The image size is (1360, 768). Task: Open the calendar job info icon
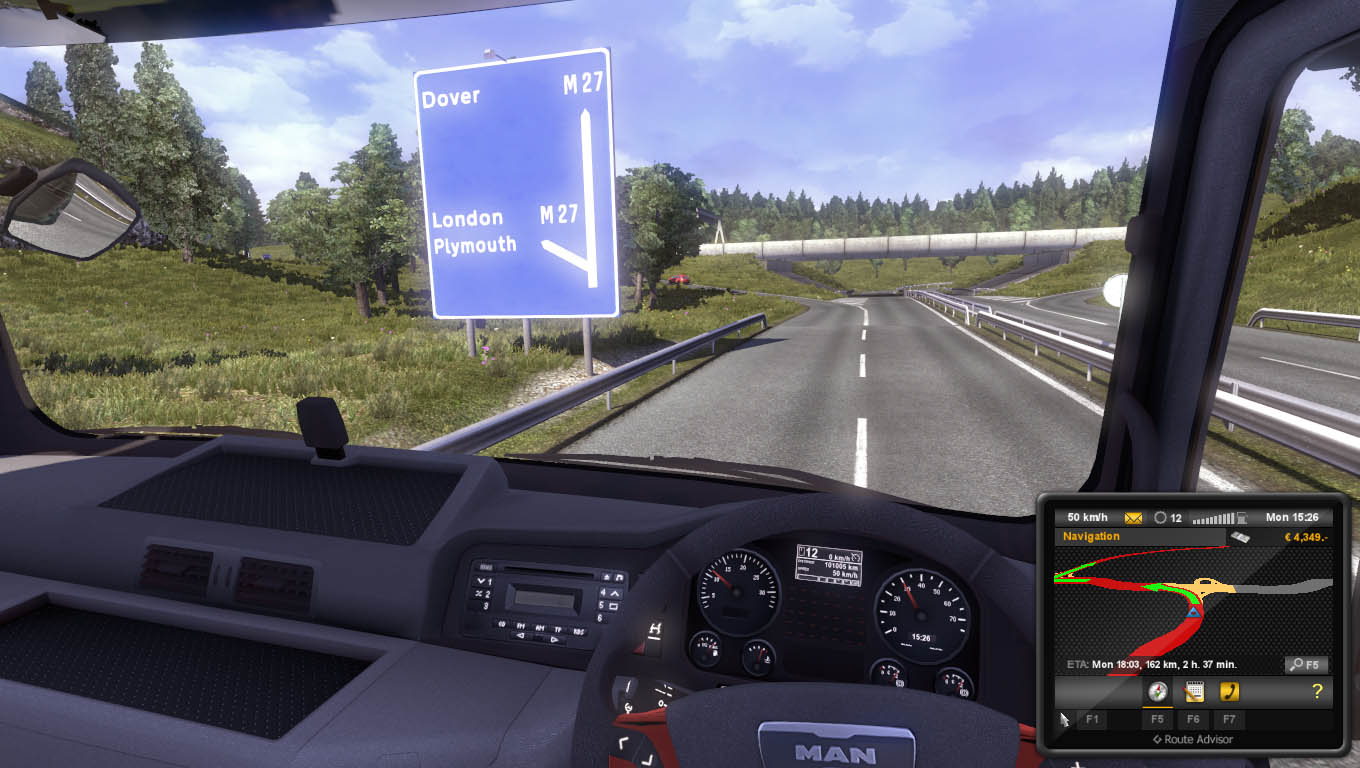point(1193,691)
